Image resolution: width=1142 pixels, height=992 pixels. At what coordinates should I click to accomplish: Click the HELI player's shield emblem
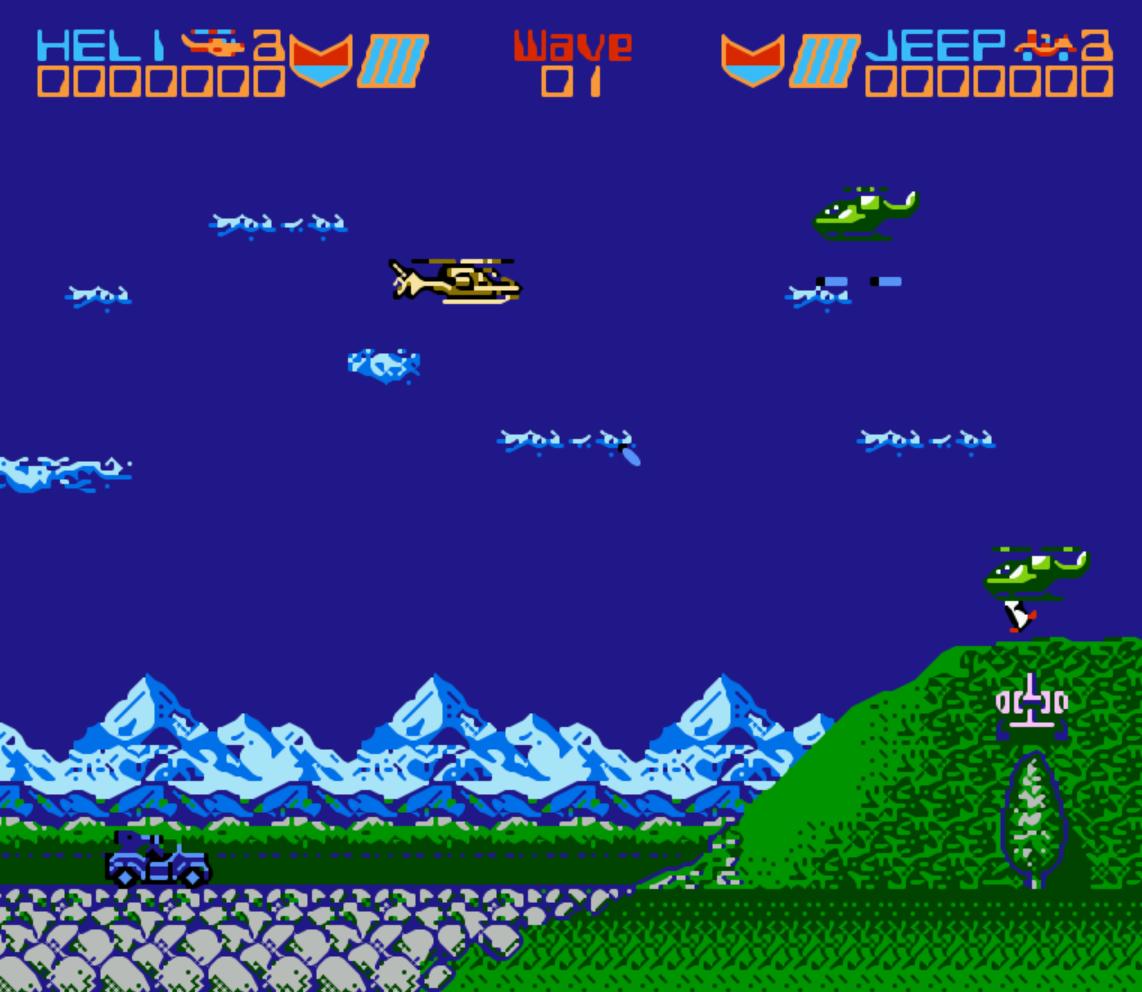tap(321, 60)
